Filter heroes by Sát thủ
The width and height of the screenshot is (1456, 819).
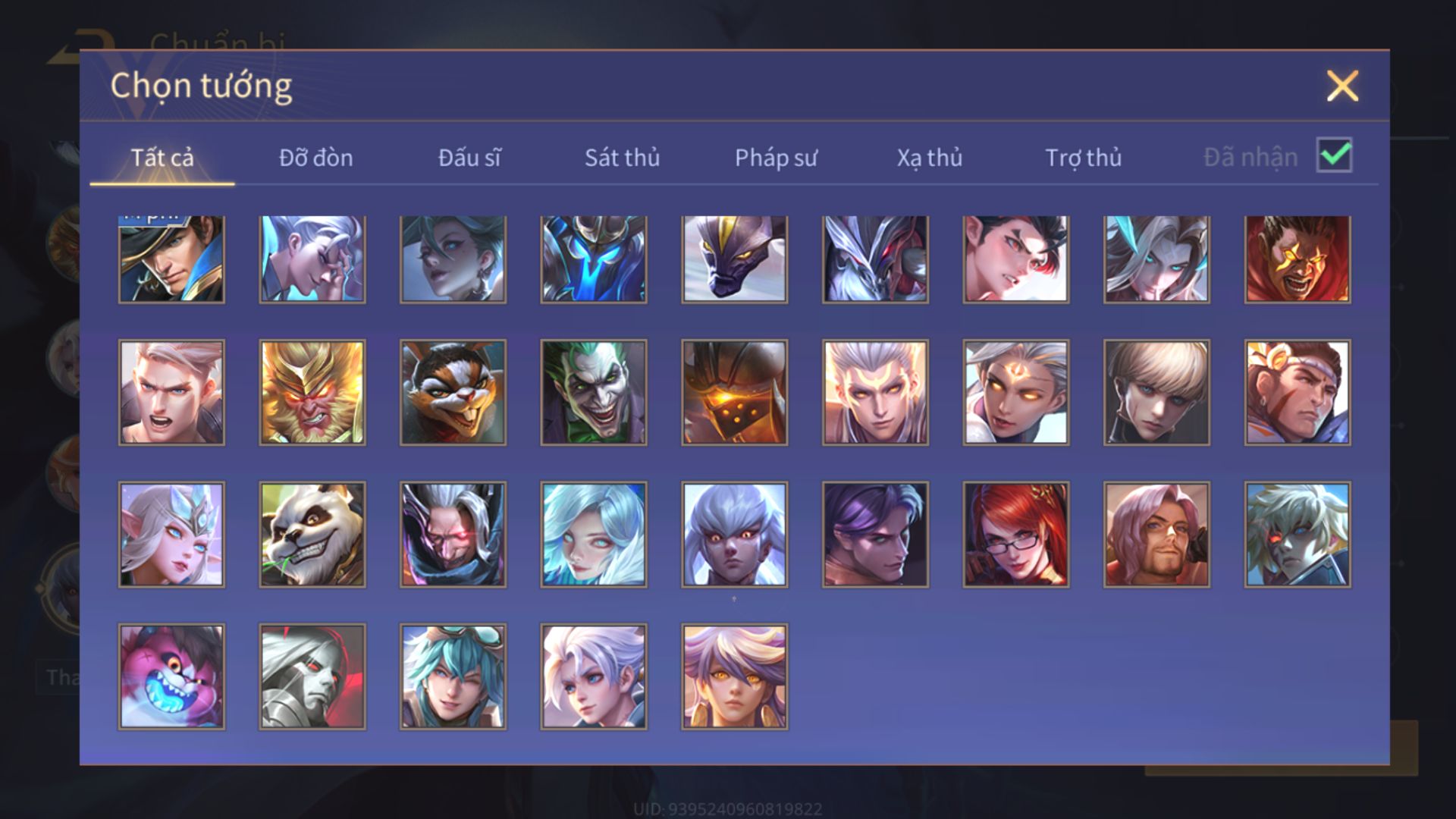(x=622, y=158)
